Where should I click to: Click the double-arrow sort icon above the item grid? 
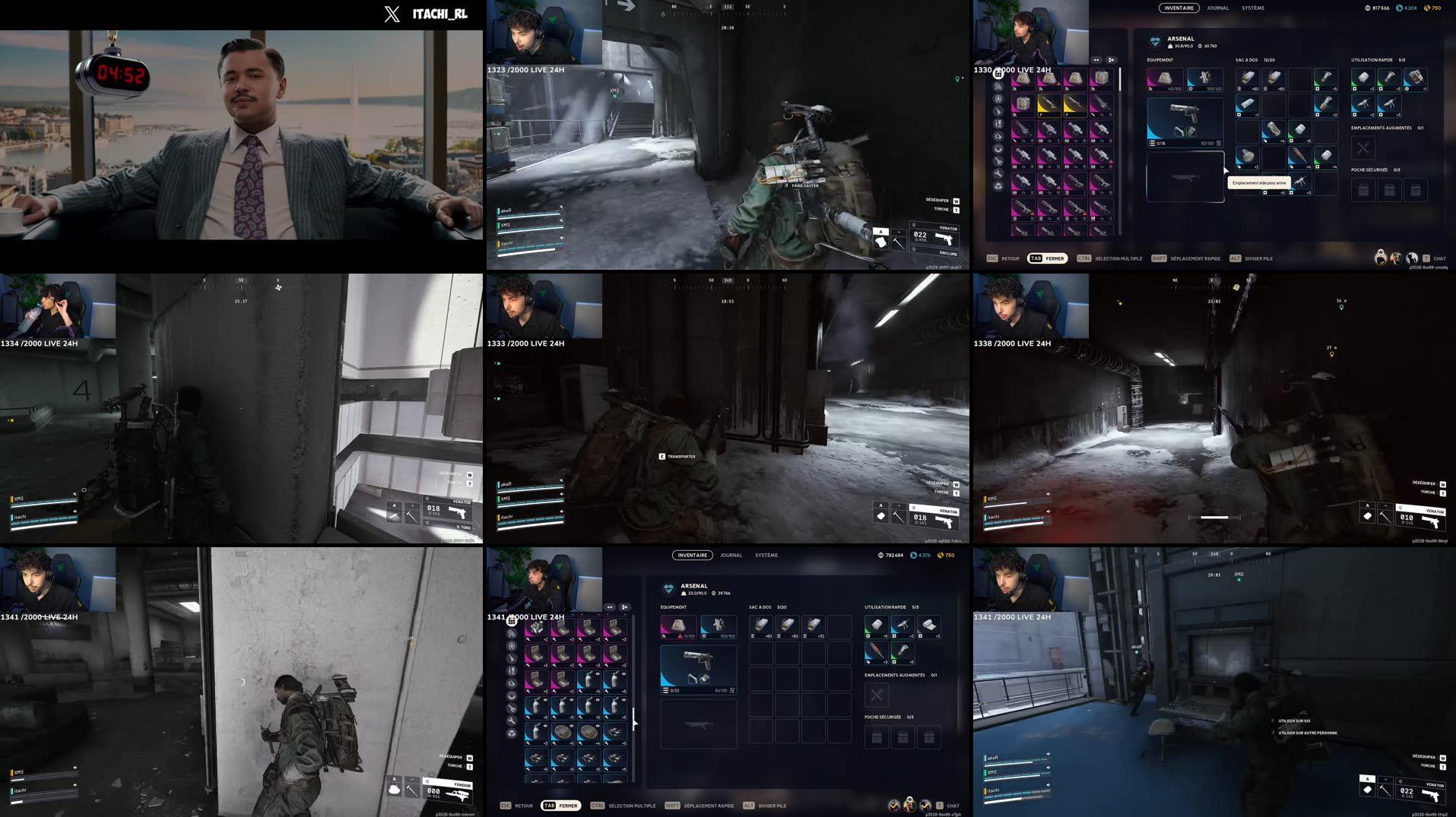(x=1096, y=60)
